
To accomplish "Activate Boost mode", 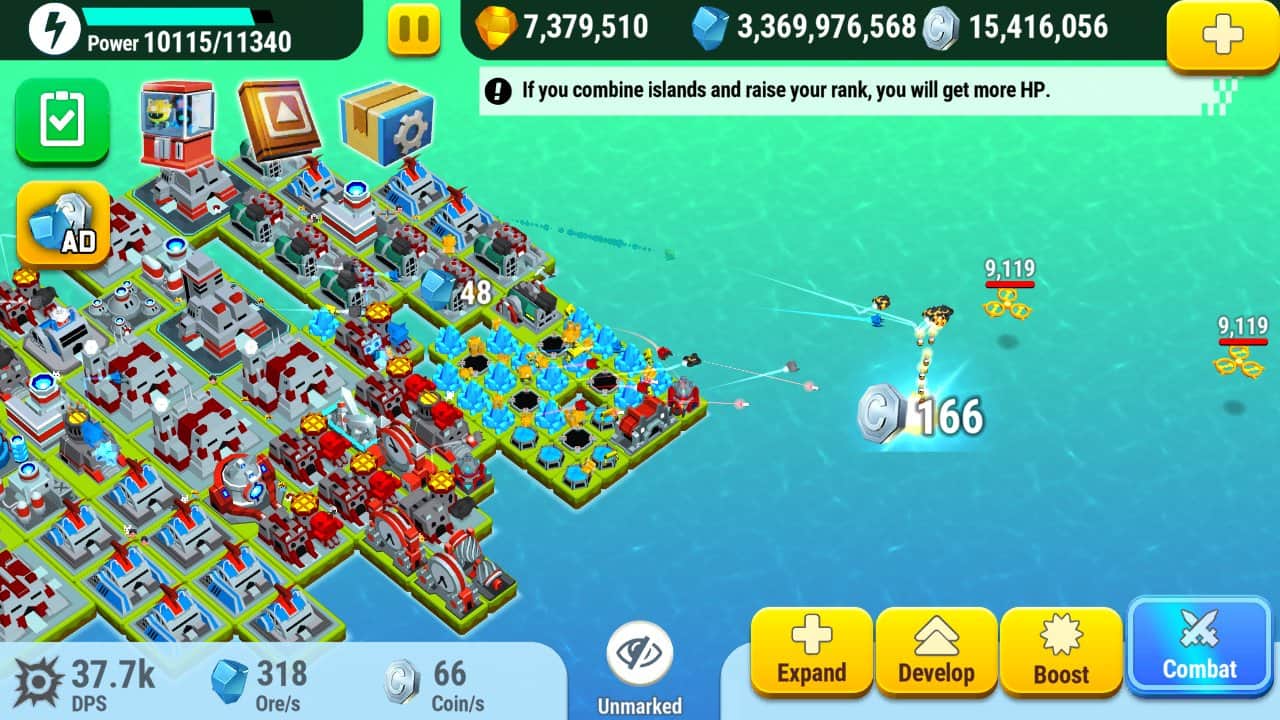I will point(1062,652).
